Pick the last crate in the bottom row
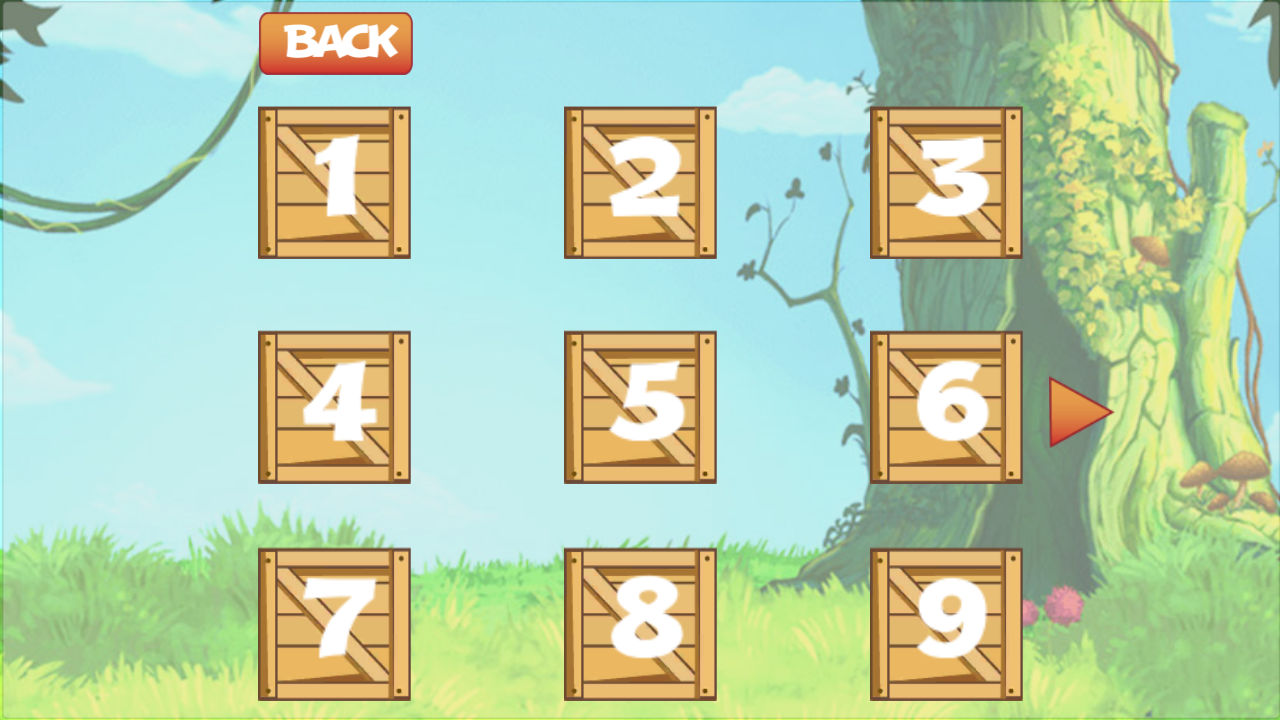 pyautogui.click(x=945, y=622)
